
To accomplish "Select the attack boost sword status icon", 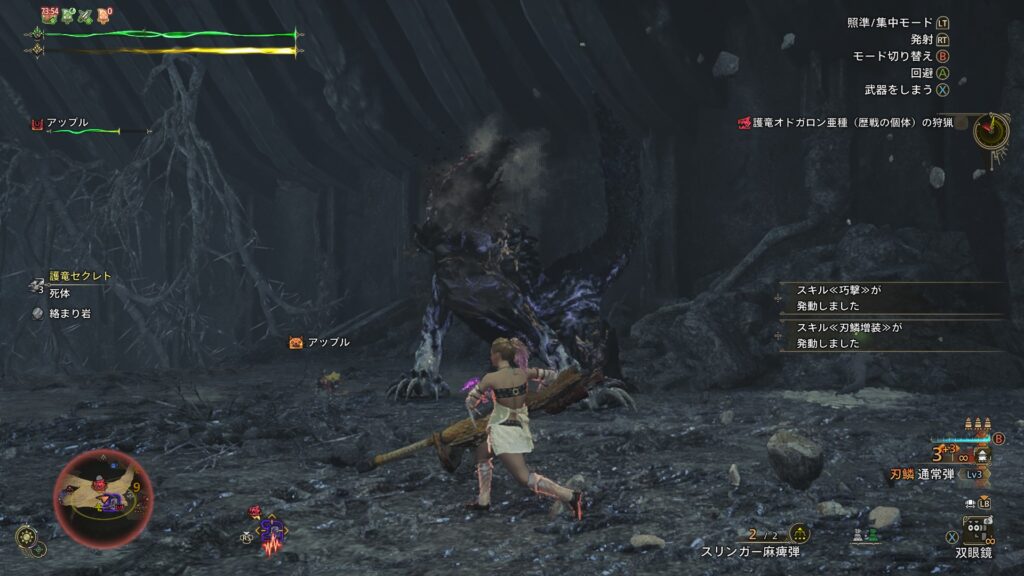I will 85,15.
